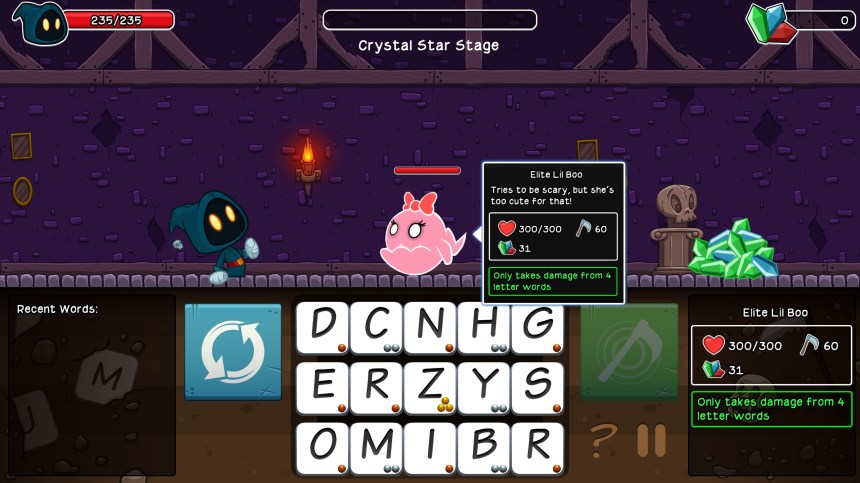Select the letter G tile
860x483 pixels.
click(x=538, y=327)
